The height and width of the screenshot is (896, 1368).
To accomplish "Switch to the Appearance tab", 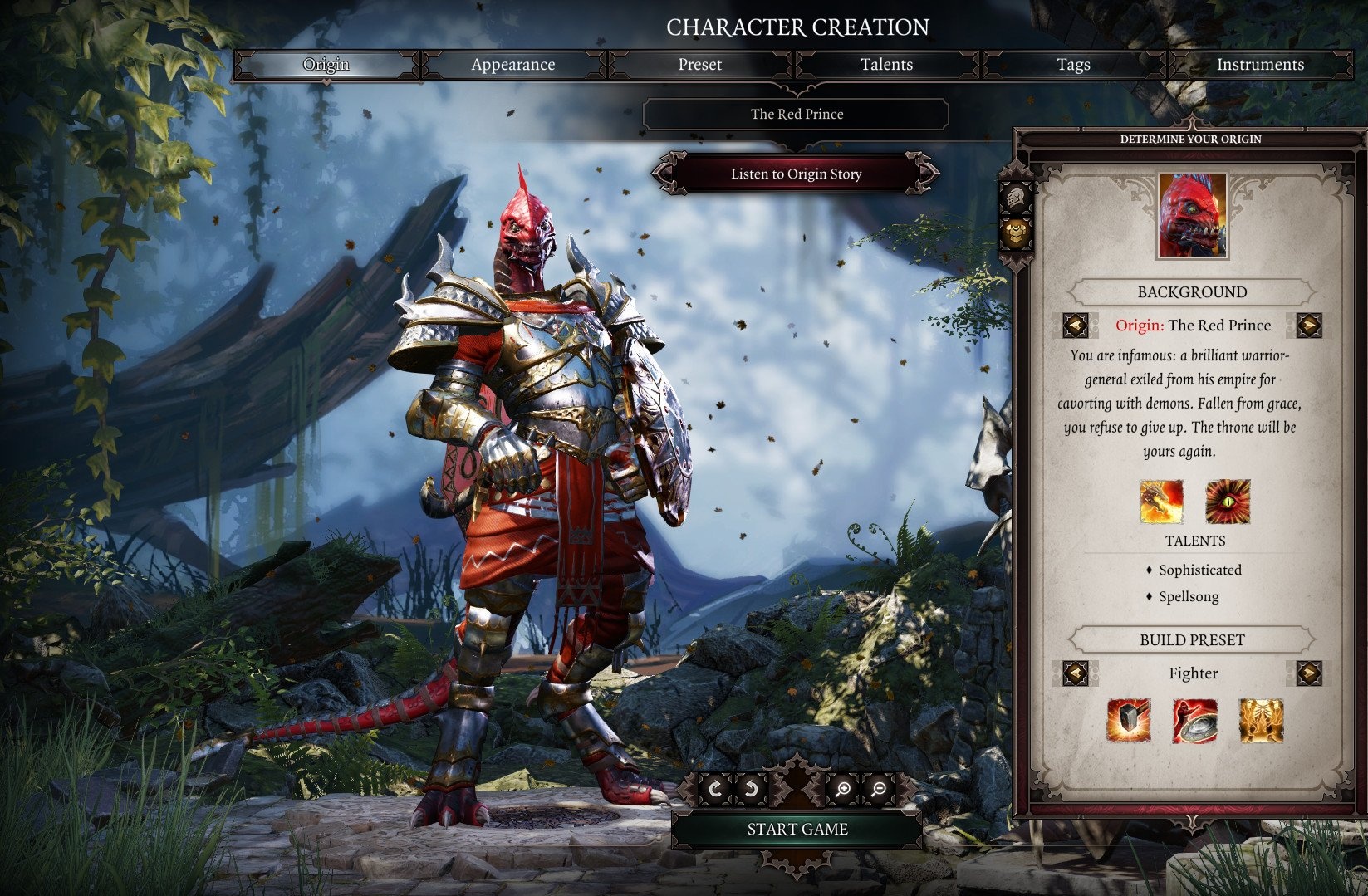I will [512, 65].
